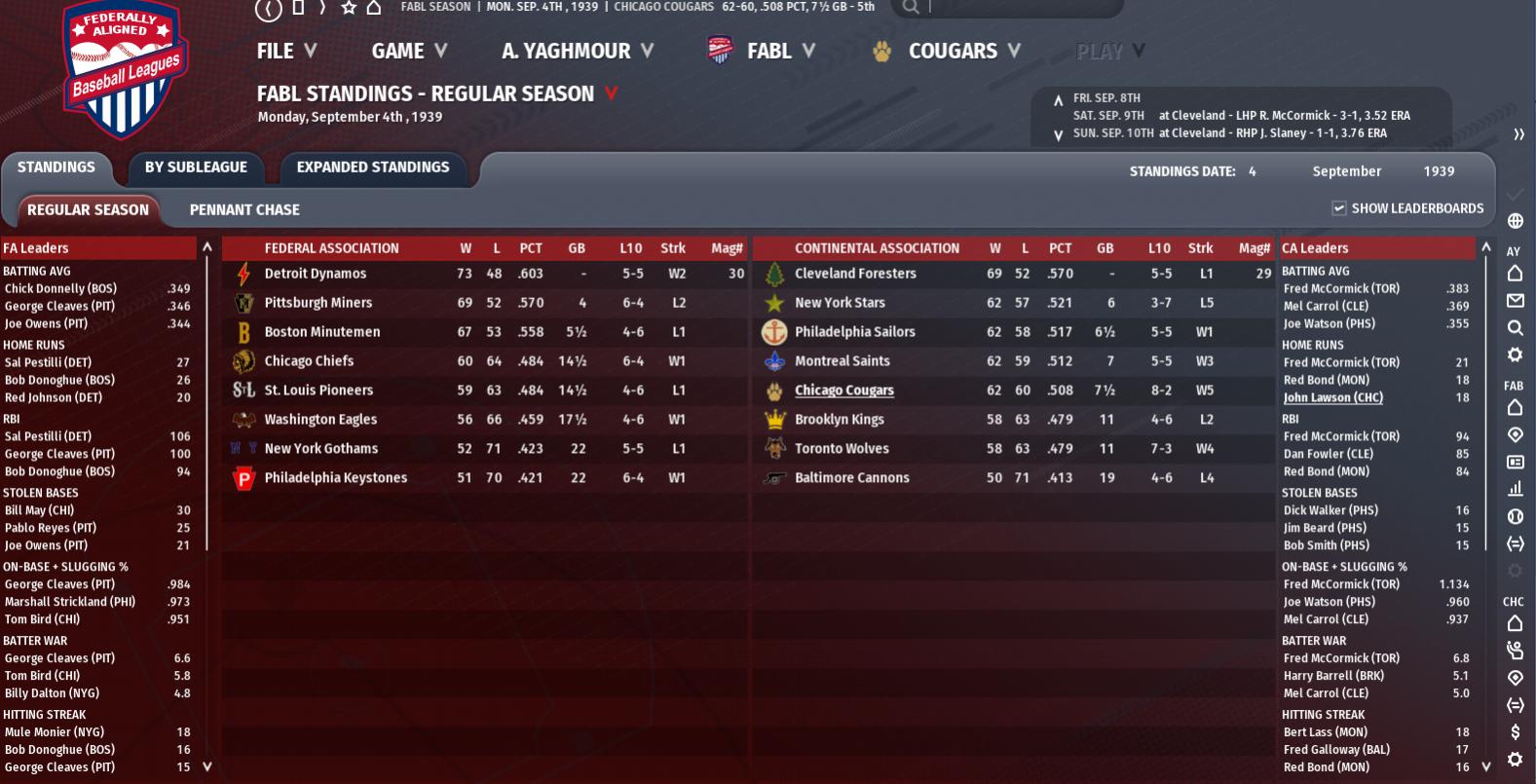Open the standings dropdown arrow next to title
Image resolution: width=1536 pixels, height=784 pixels.
(612, 93)
